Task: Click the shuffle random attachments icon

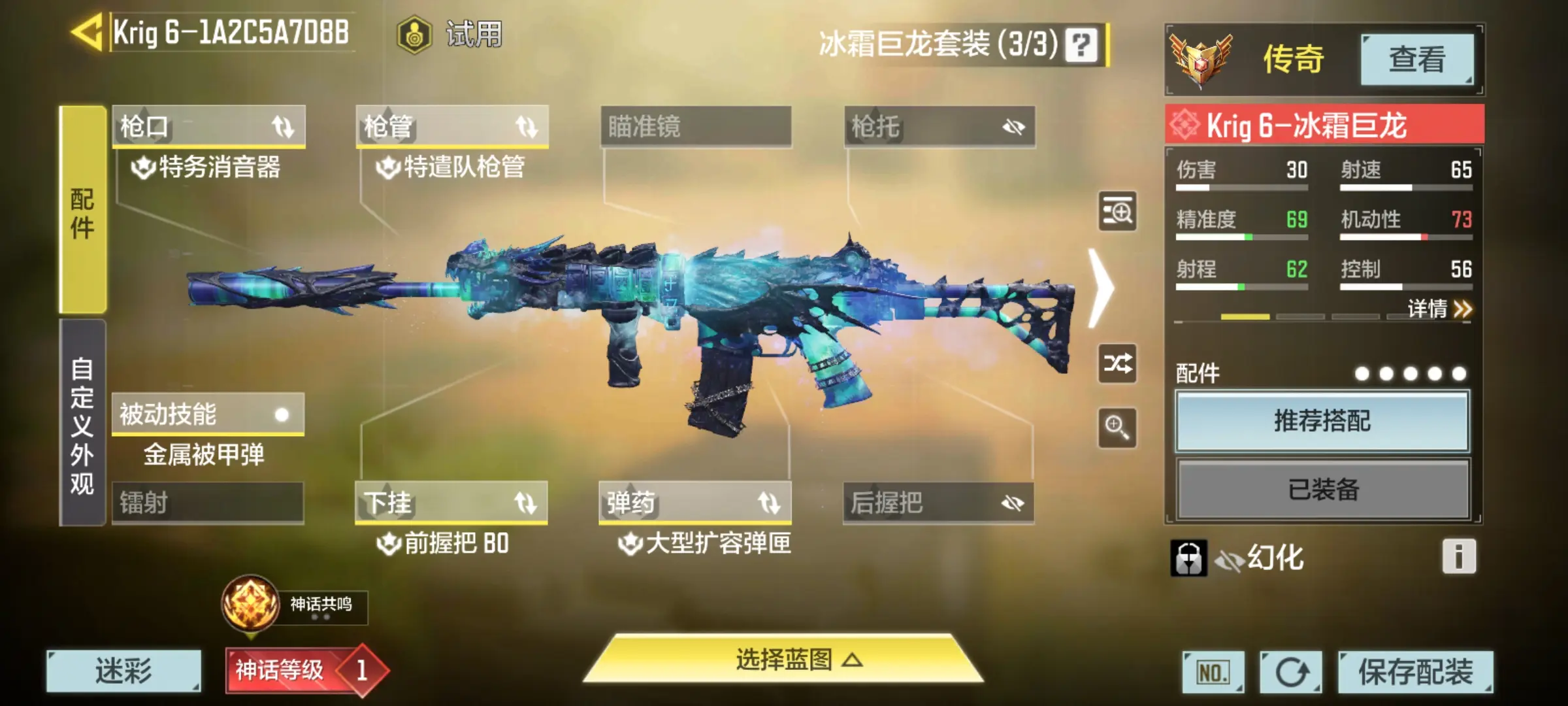Action: 1117,363
